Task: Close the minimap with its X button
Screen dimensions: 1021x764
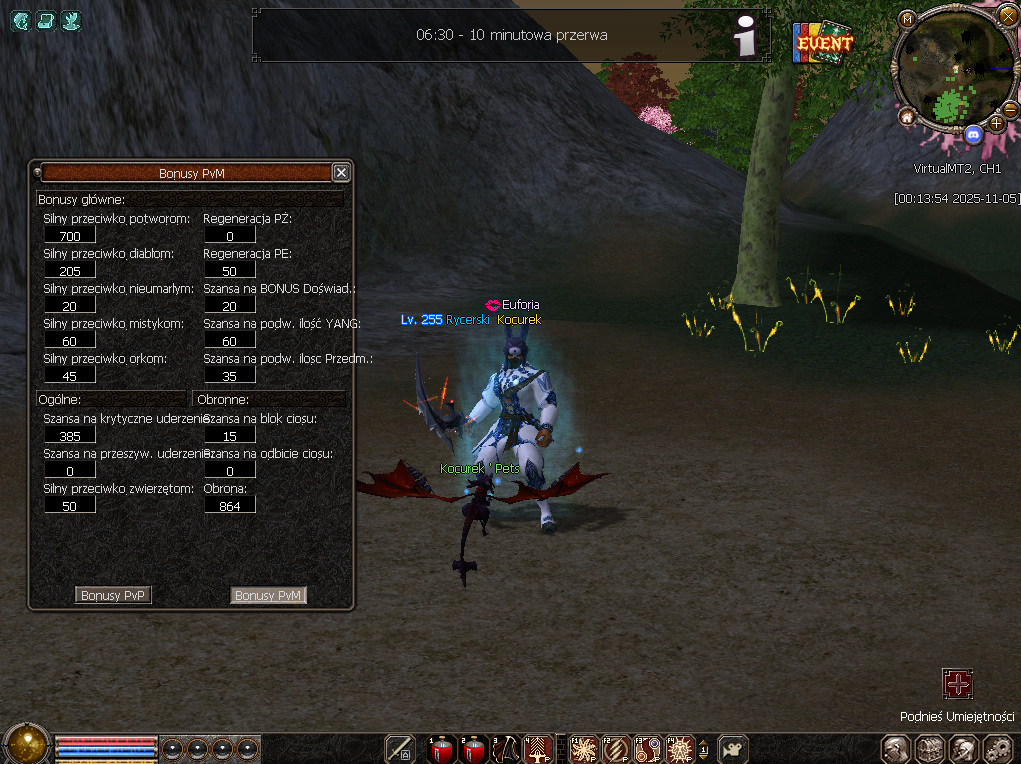Action: 1007,15
